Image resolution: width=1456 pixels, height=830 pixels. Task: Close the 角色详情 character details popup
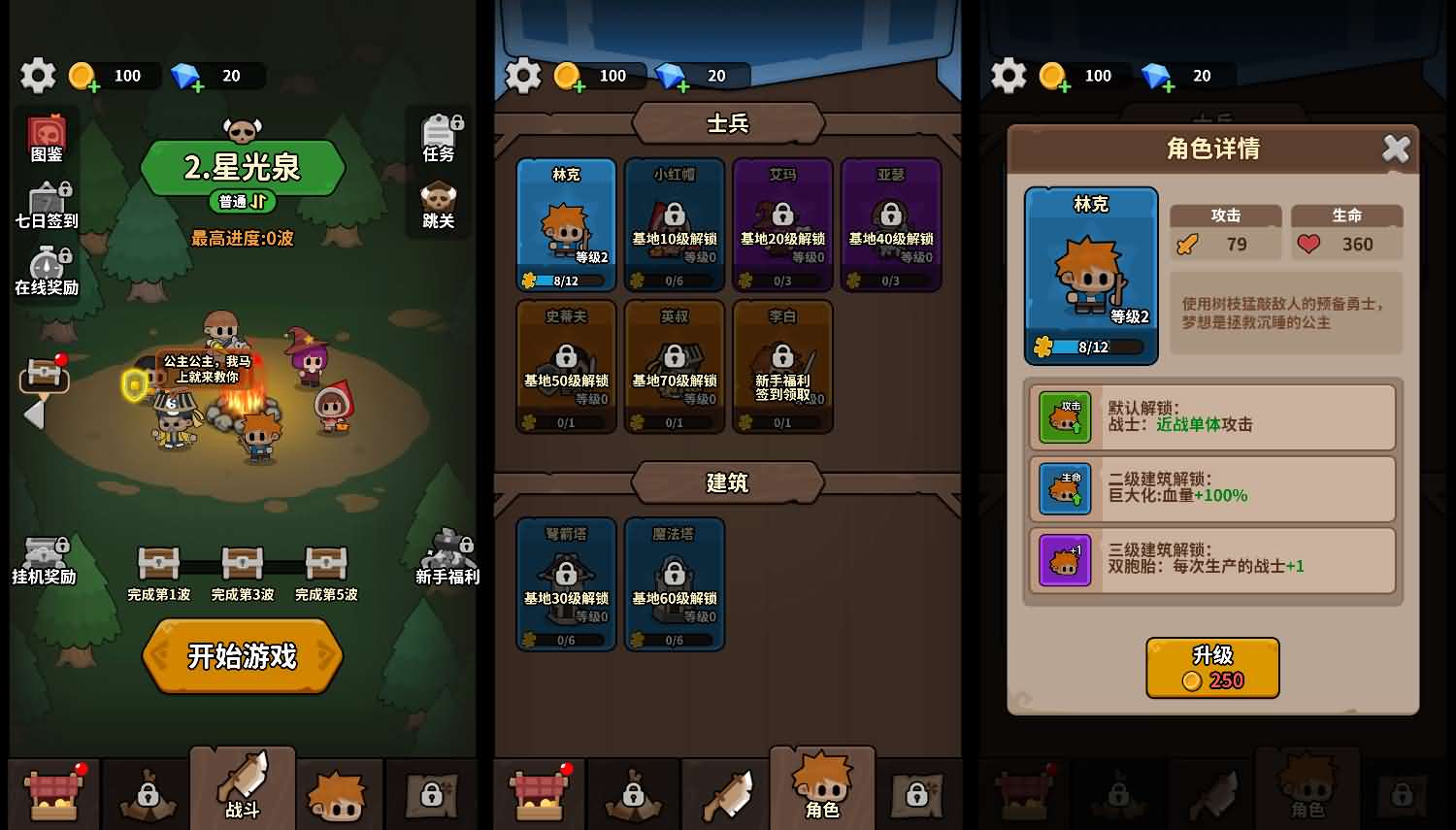click(x=1396, y=149)
